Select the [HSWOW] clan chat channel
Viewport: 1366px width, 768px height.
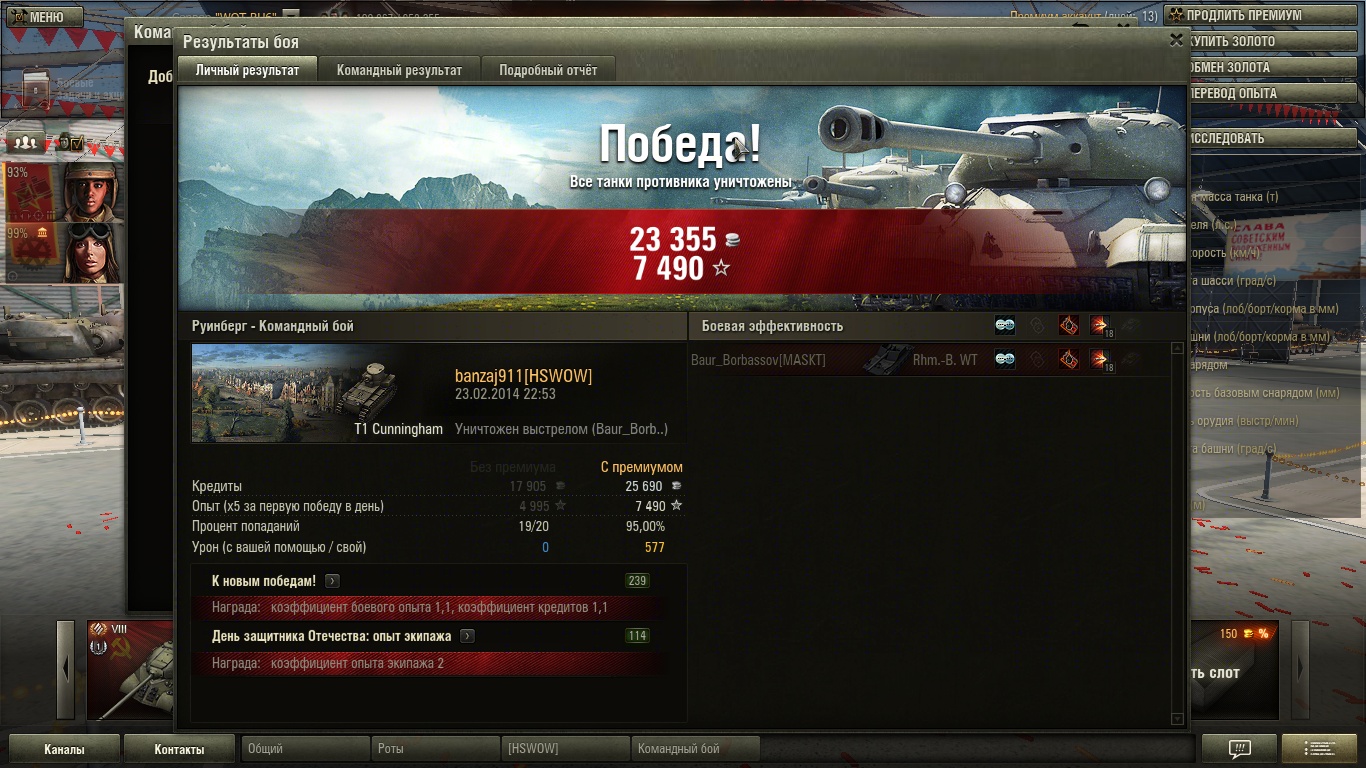pyautogui.click(x=565, y=749)
